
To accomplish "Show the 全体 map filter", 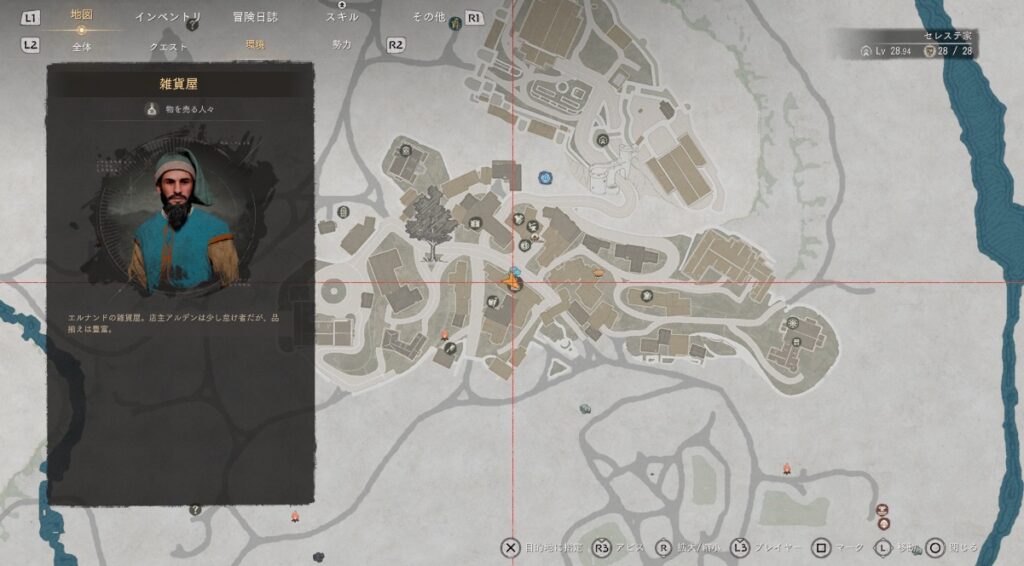I will tap(82, 45).
